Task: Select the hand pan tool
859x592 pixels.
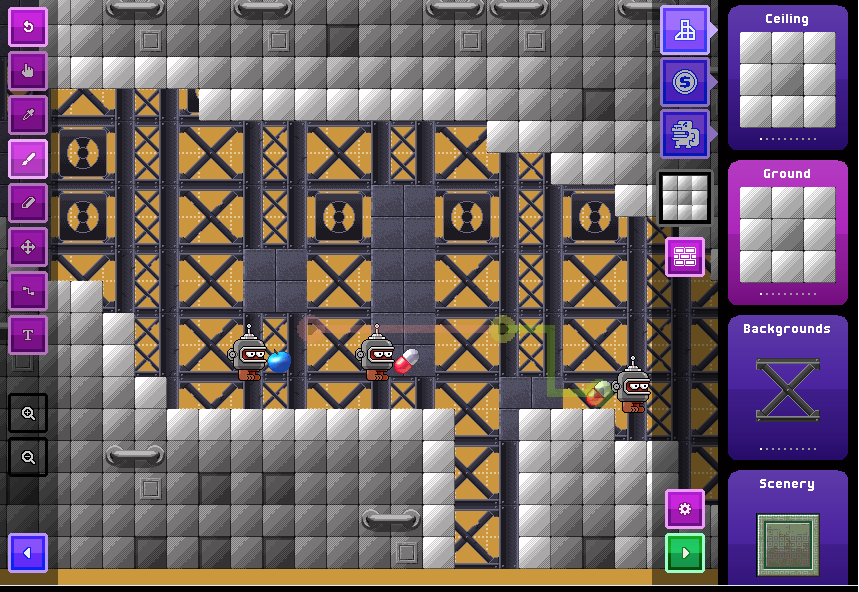Action: (28, 71)
